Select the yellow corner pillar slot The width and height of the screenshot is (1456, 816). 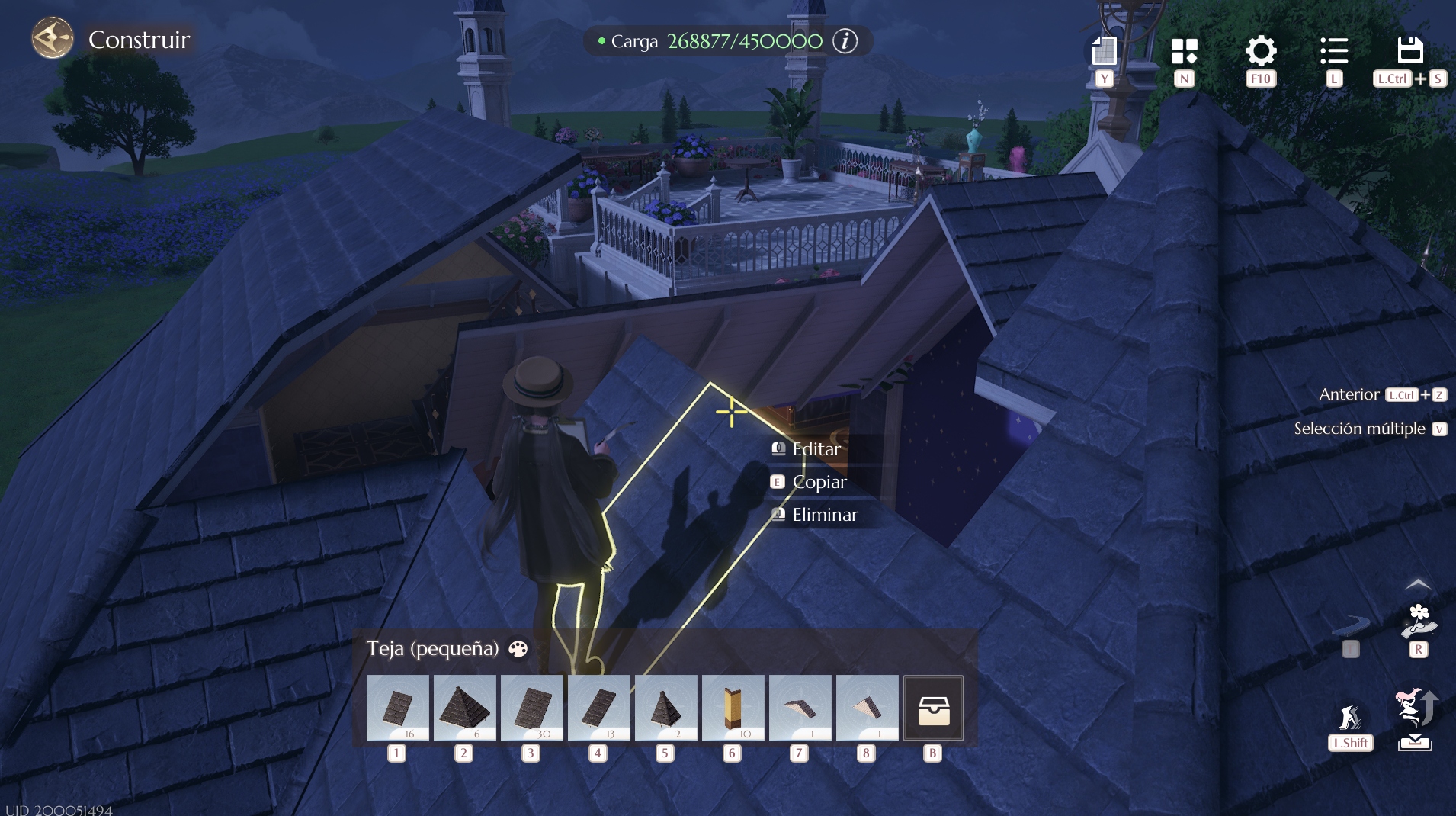coord(733,708)
